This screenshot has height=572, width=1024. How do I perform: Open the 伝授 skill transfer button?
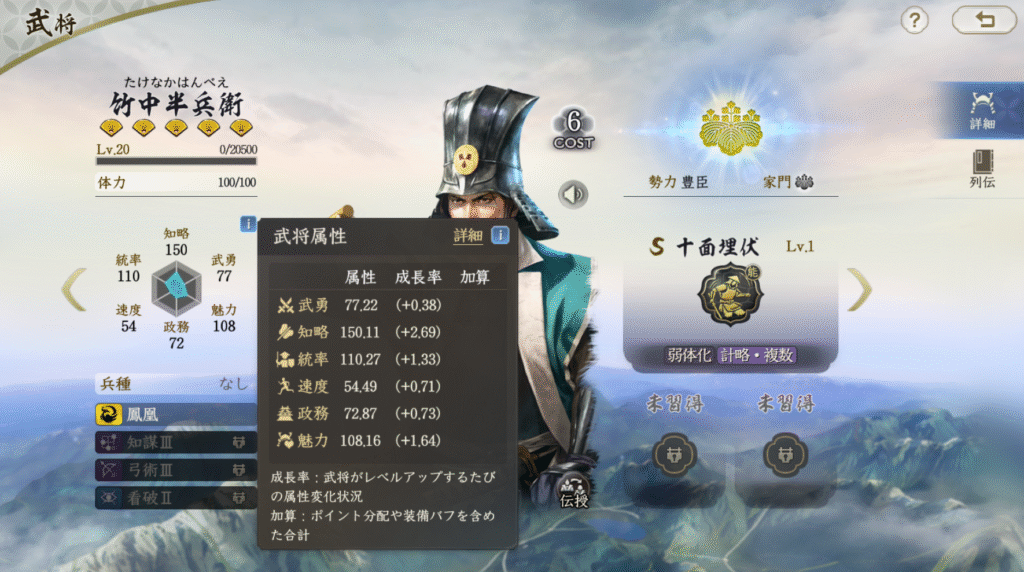(574, 489)
